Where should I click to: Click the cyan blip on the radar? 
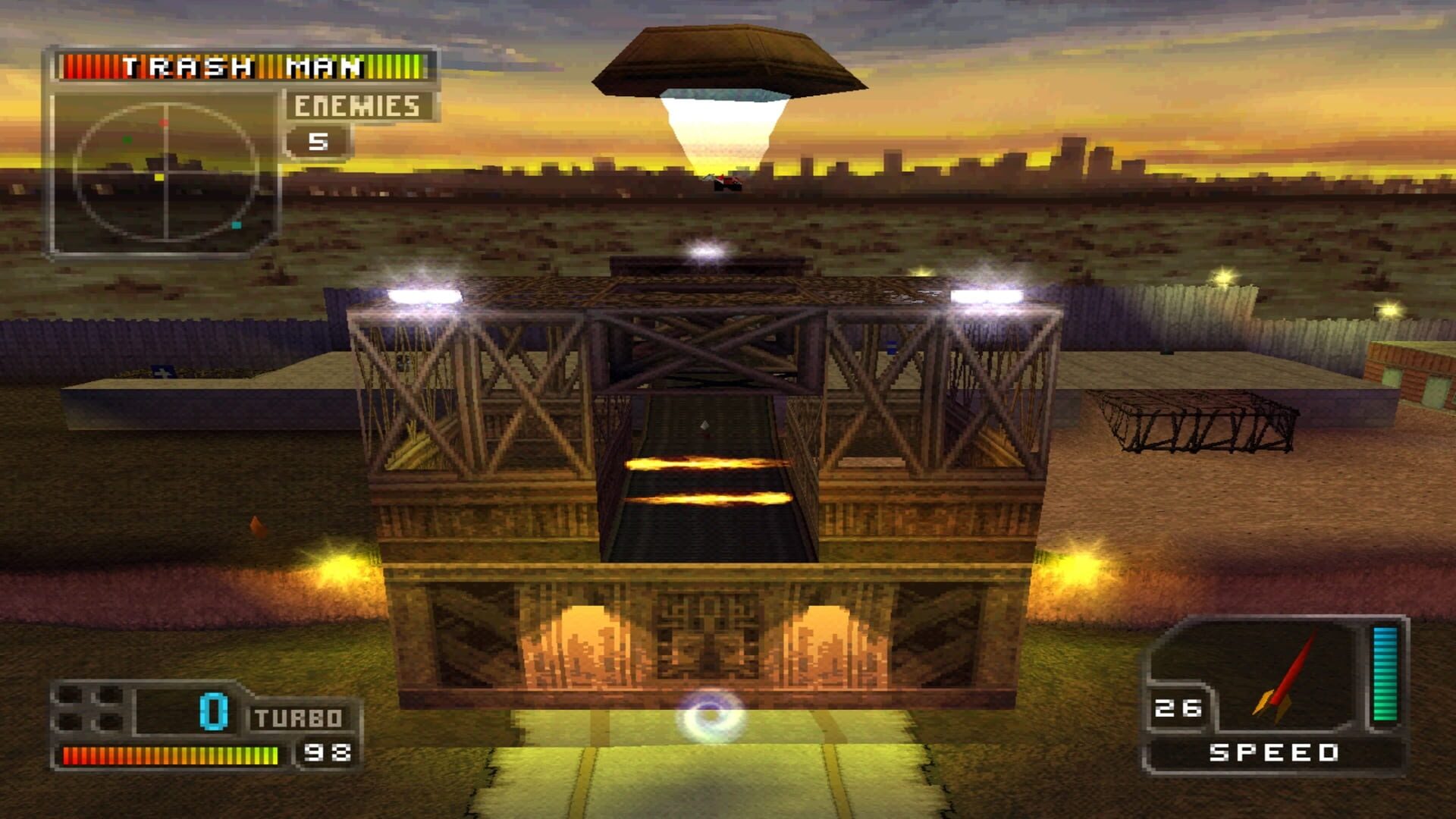[x=236, y=225]
